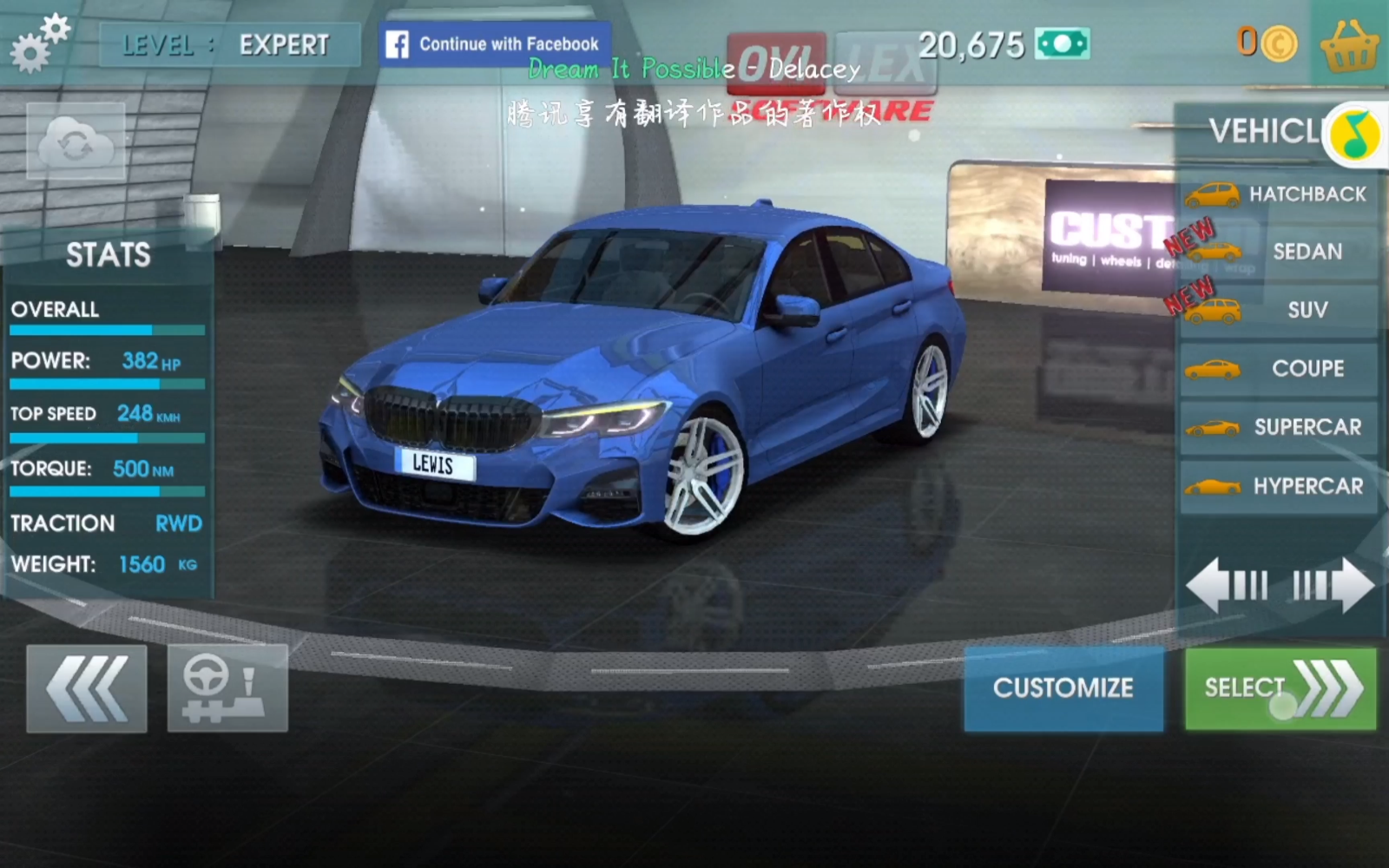
Task: Tap the yellow music note overlay icon
Action: [1356, 135]
